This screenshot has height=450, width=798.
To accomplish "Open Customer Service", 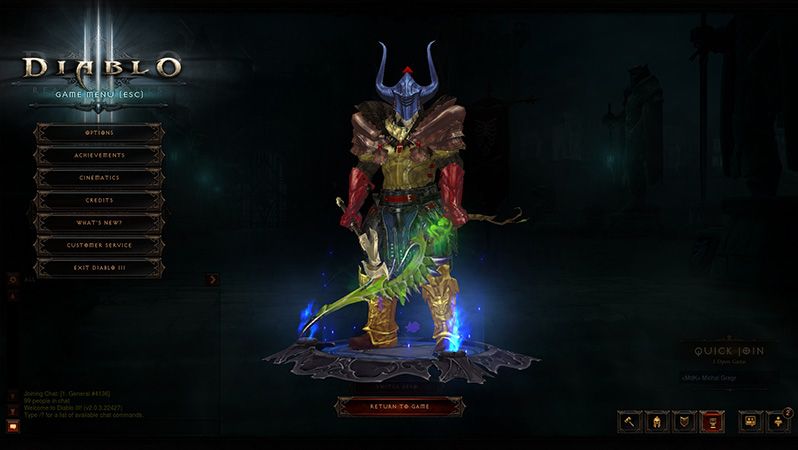I will click(99, 245).
